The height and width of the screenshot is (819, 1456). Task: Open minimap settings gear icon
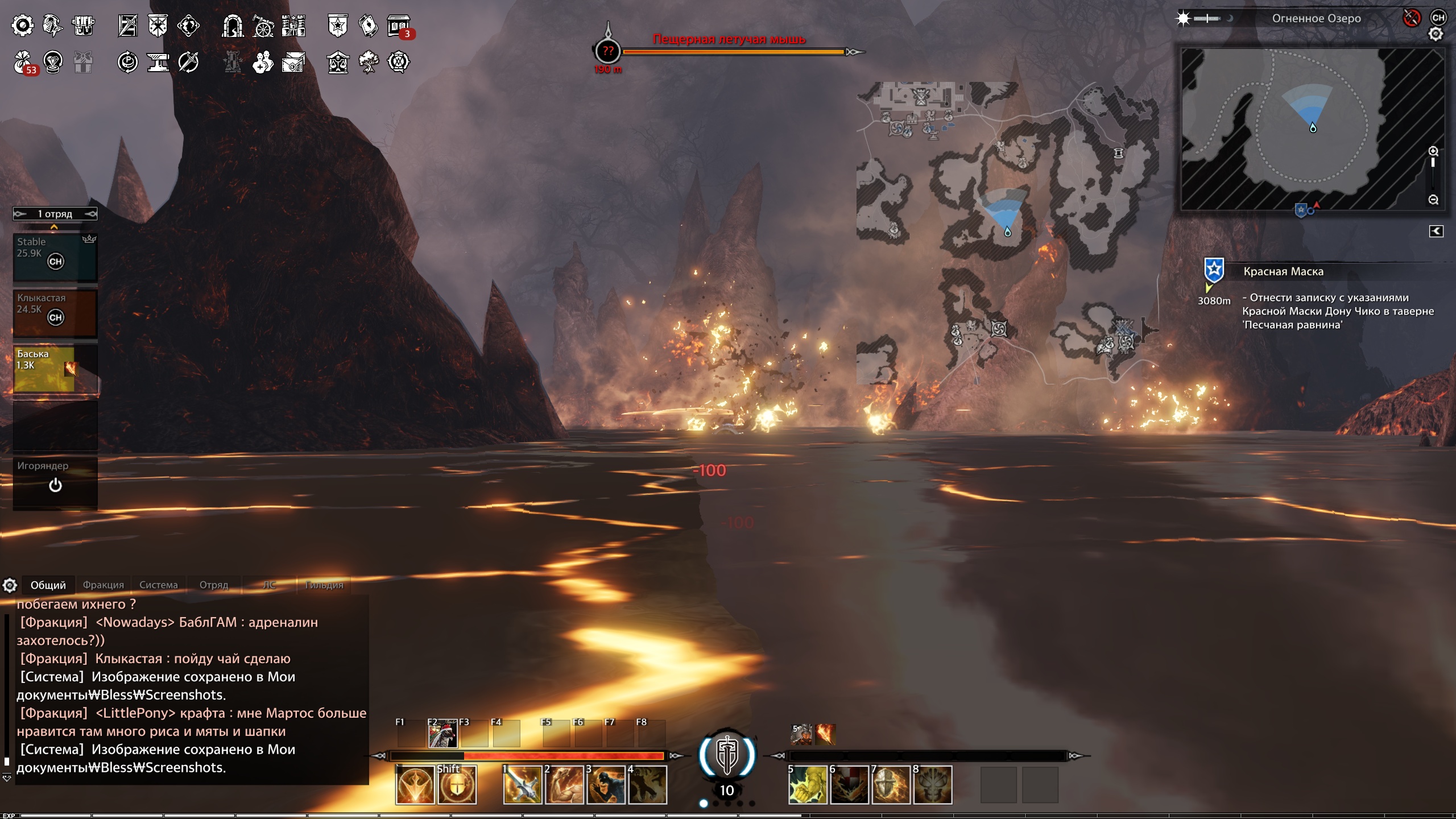point(1436,35)
